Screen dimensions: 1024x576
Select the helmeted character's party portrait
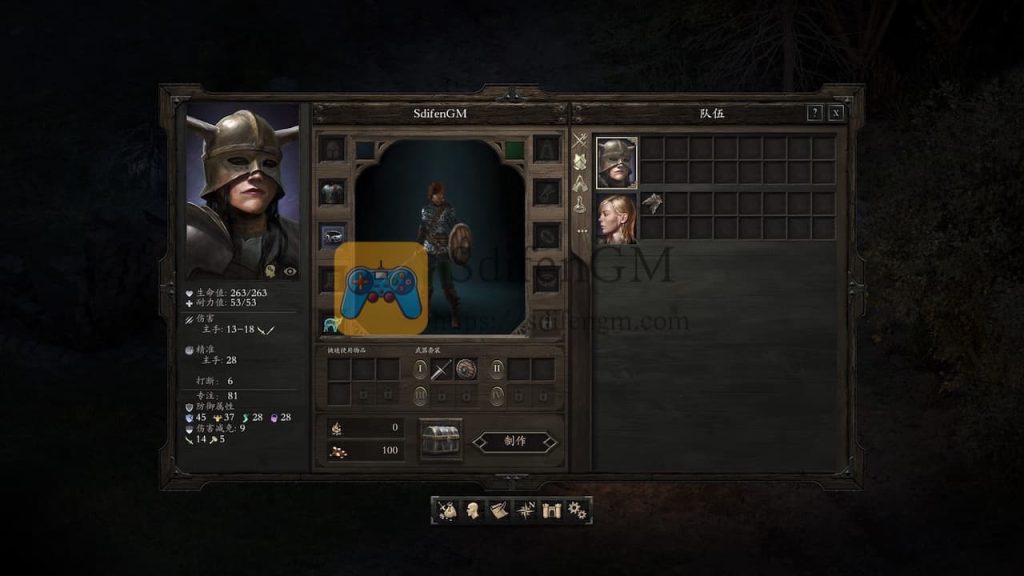coord(617,162)
